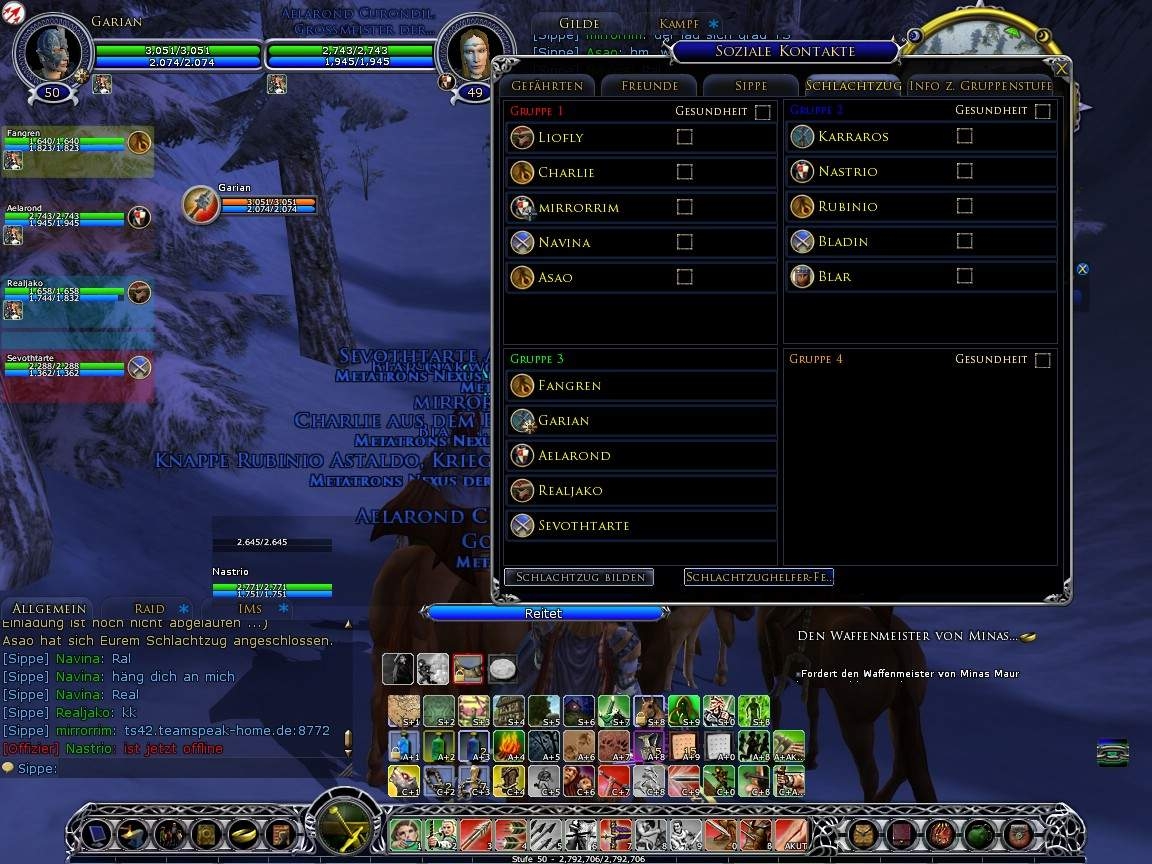Close the Soziale Kontakte window
This screenshot has height=864, width=1152.
click(x=1061, y=69)
